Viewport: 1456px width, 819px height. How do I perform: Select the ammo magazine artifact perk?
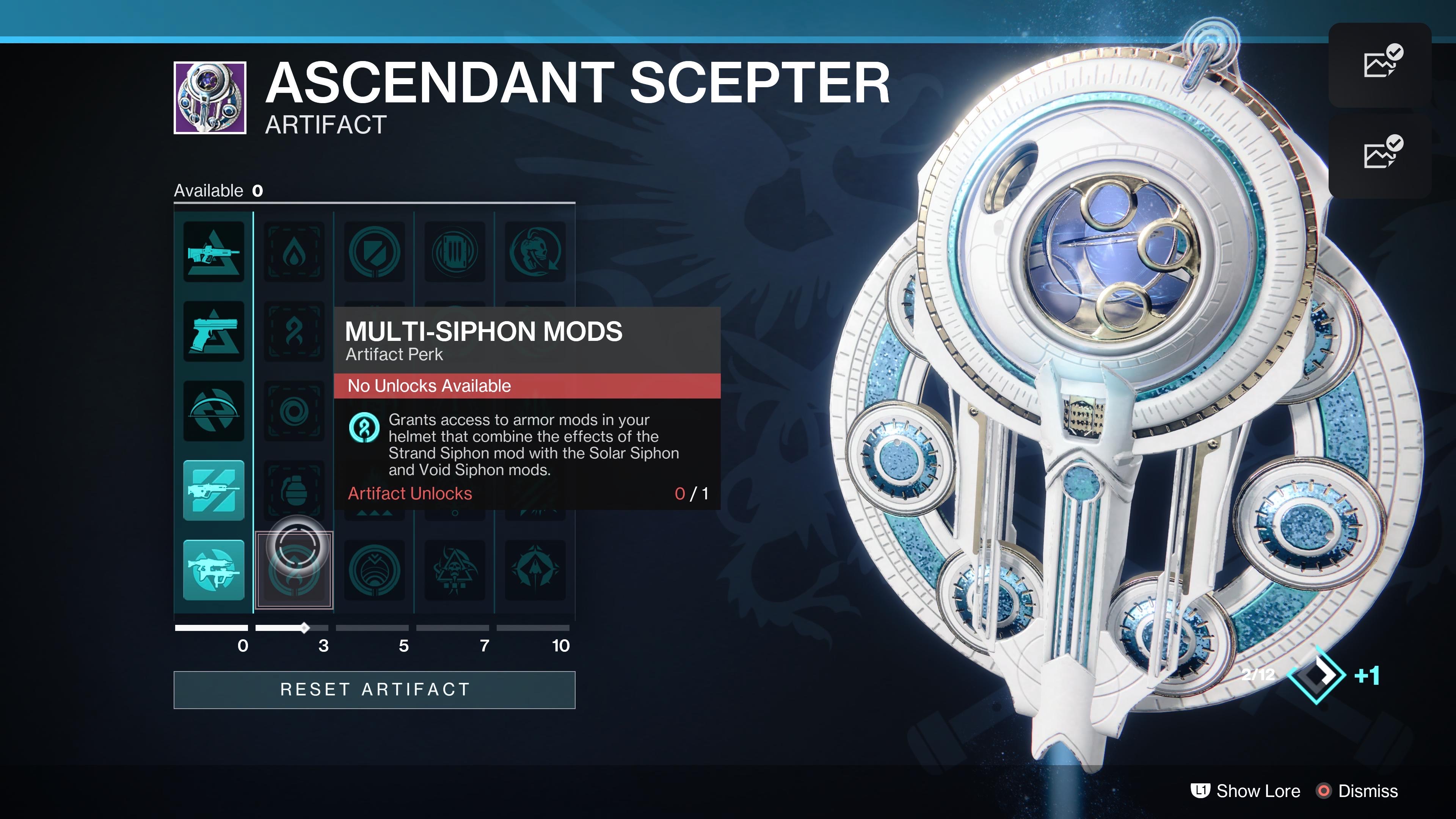click(x=455, y=252)
